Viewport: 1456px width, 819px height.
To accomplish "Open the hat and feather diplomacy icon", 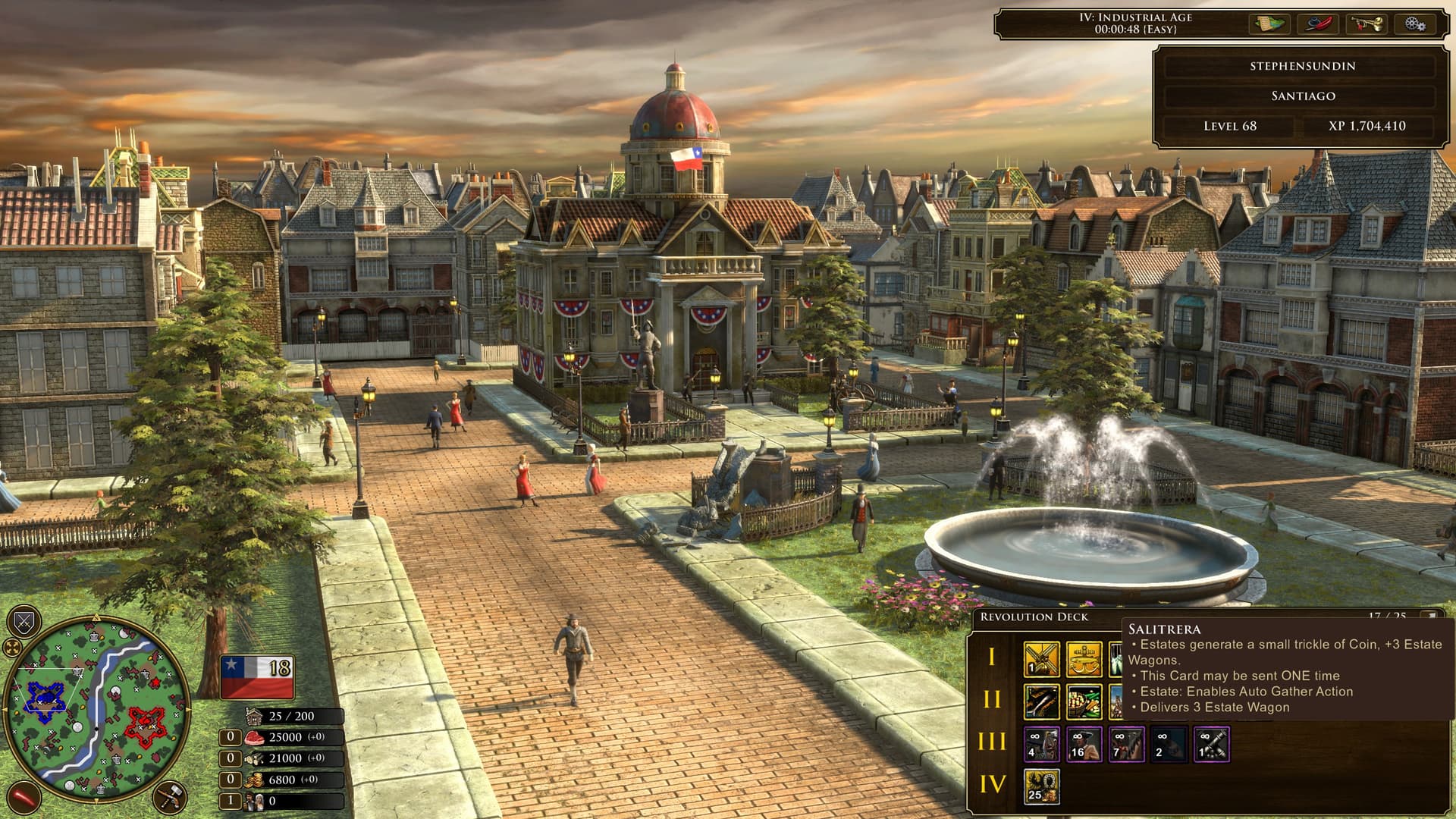I will (1318, 24).
